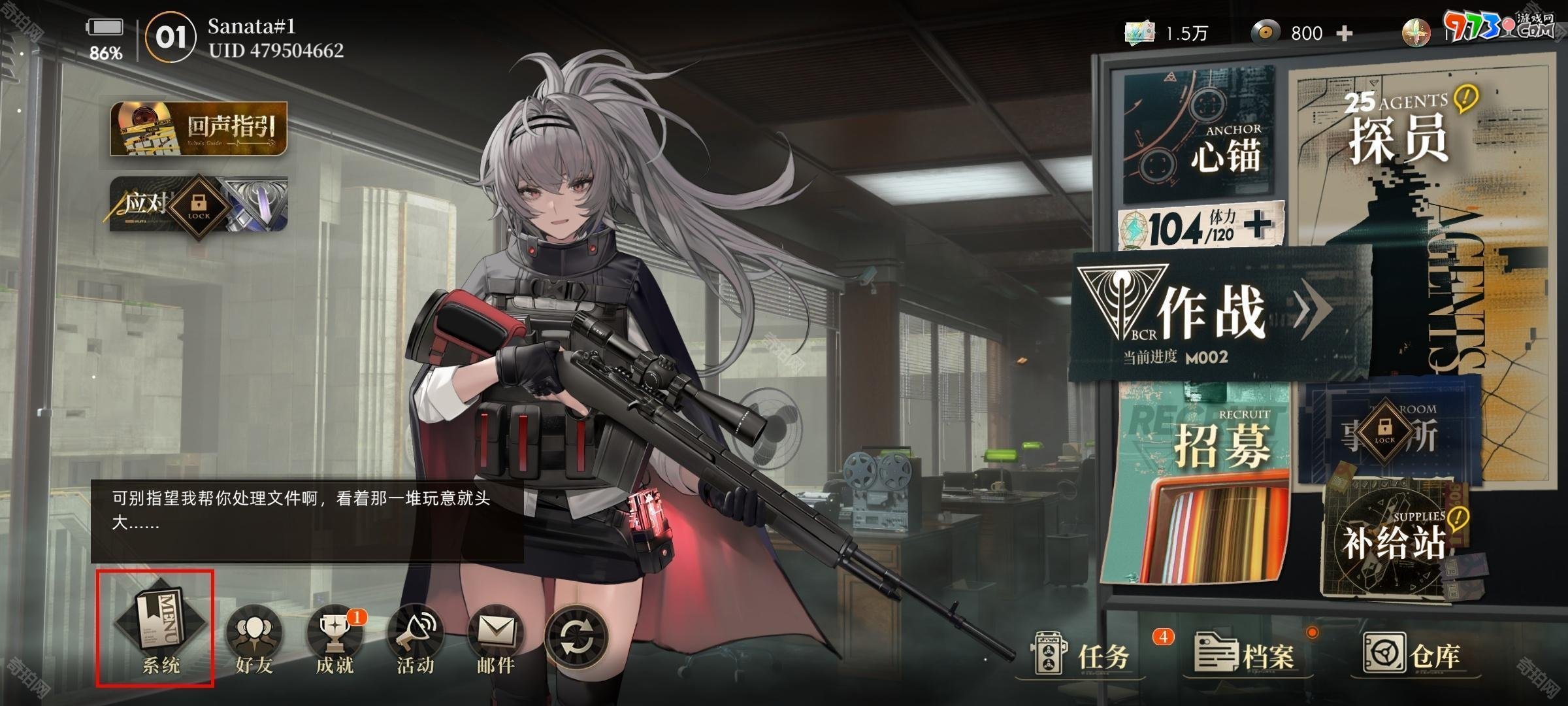Select the locked 事务所 room tile
Viewport: 1568px width, 706px height.
coord(1388,431)
